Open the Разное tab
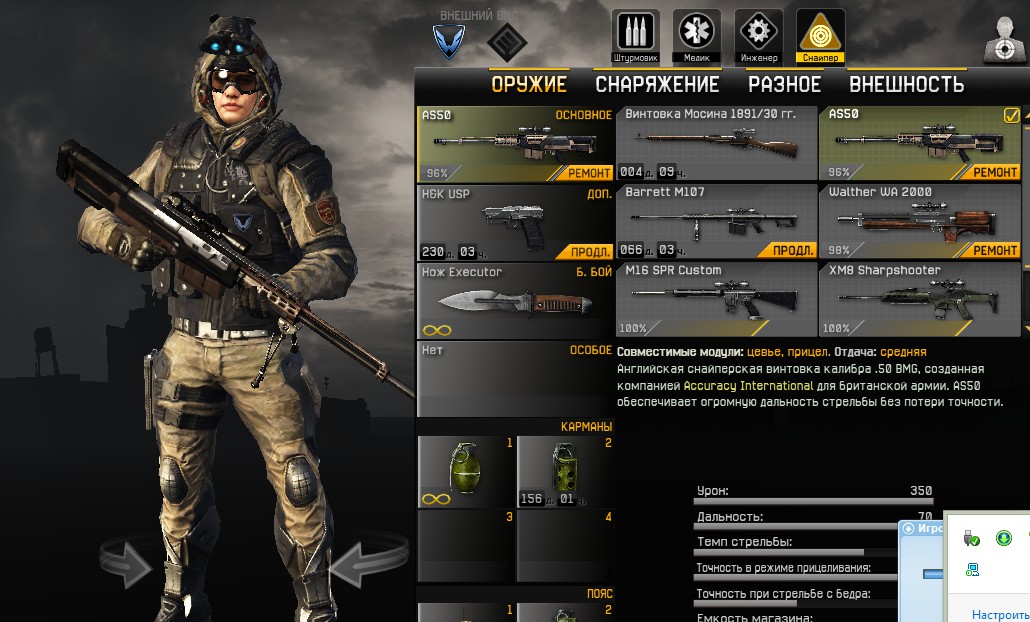 point(784,85)
